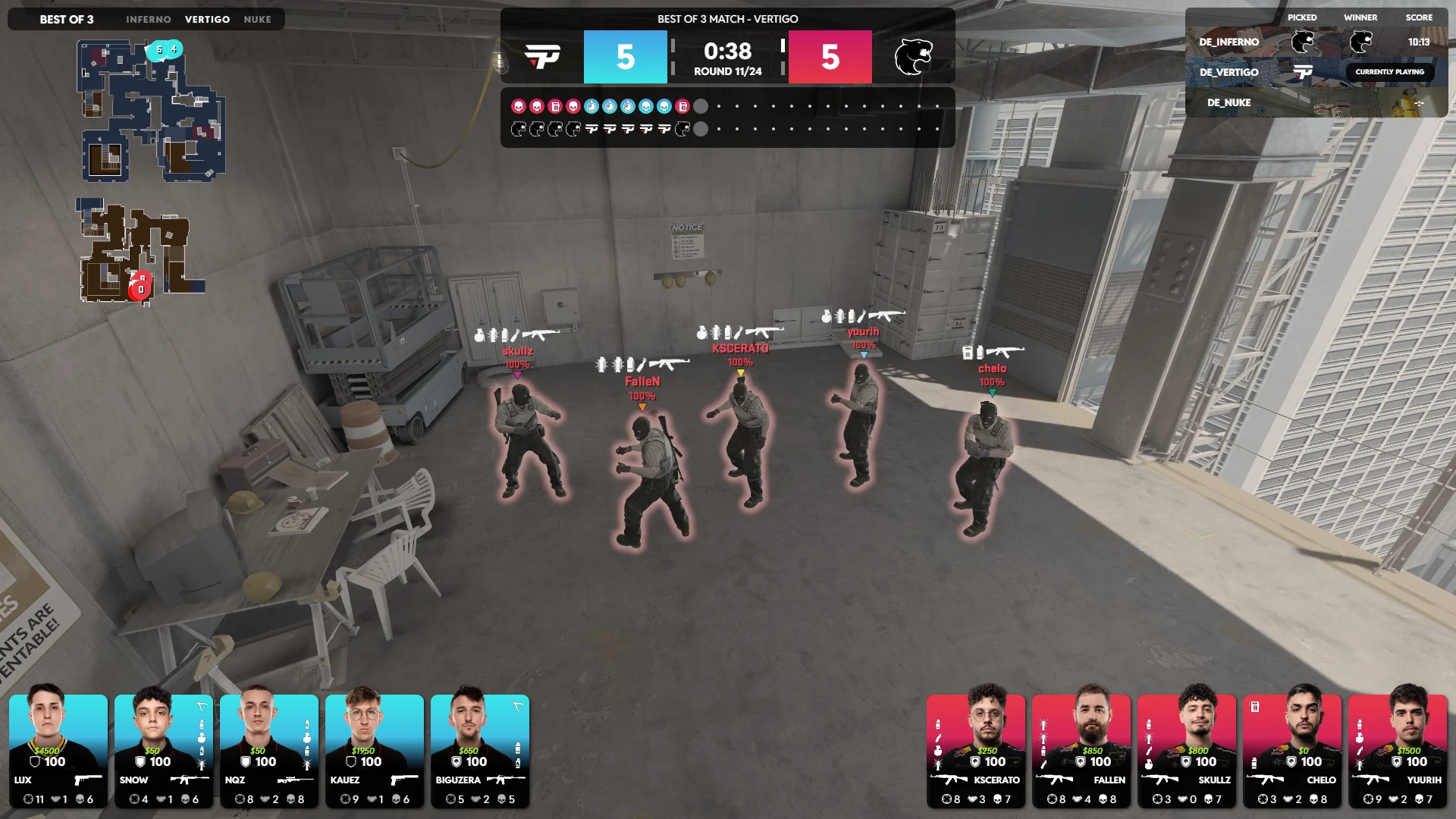Open the NUKE map tab
The width and height of the screenshot is (1456, 819).
click(x=257, y=20)
